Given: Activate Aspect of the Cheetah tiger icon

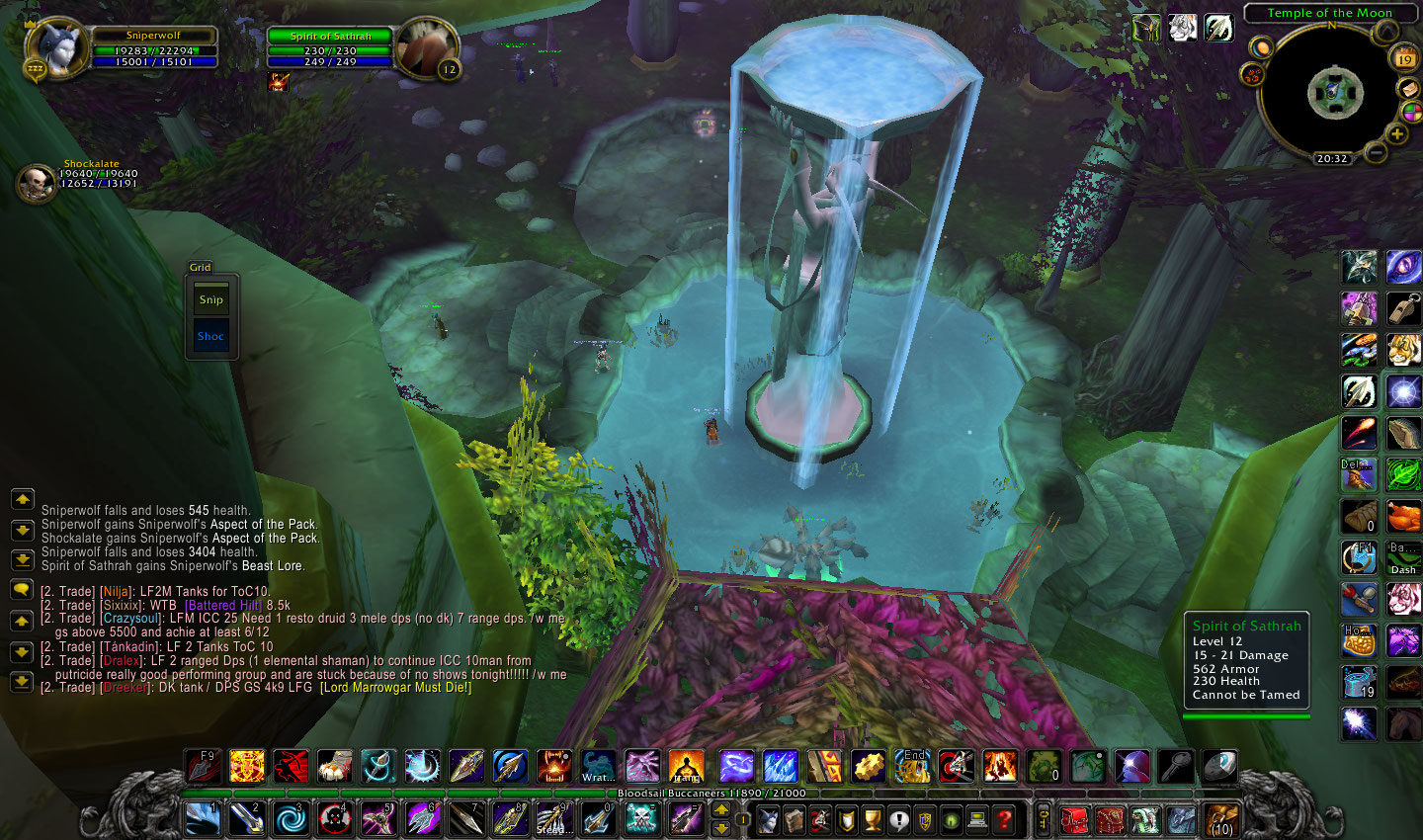Looking at the screenshot, I should (1402, 349).
